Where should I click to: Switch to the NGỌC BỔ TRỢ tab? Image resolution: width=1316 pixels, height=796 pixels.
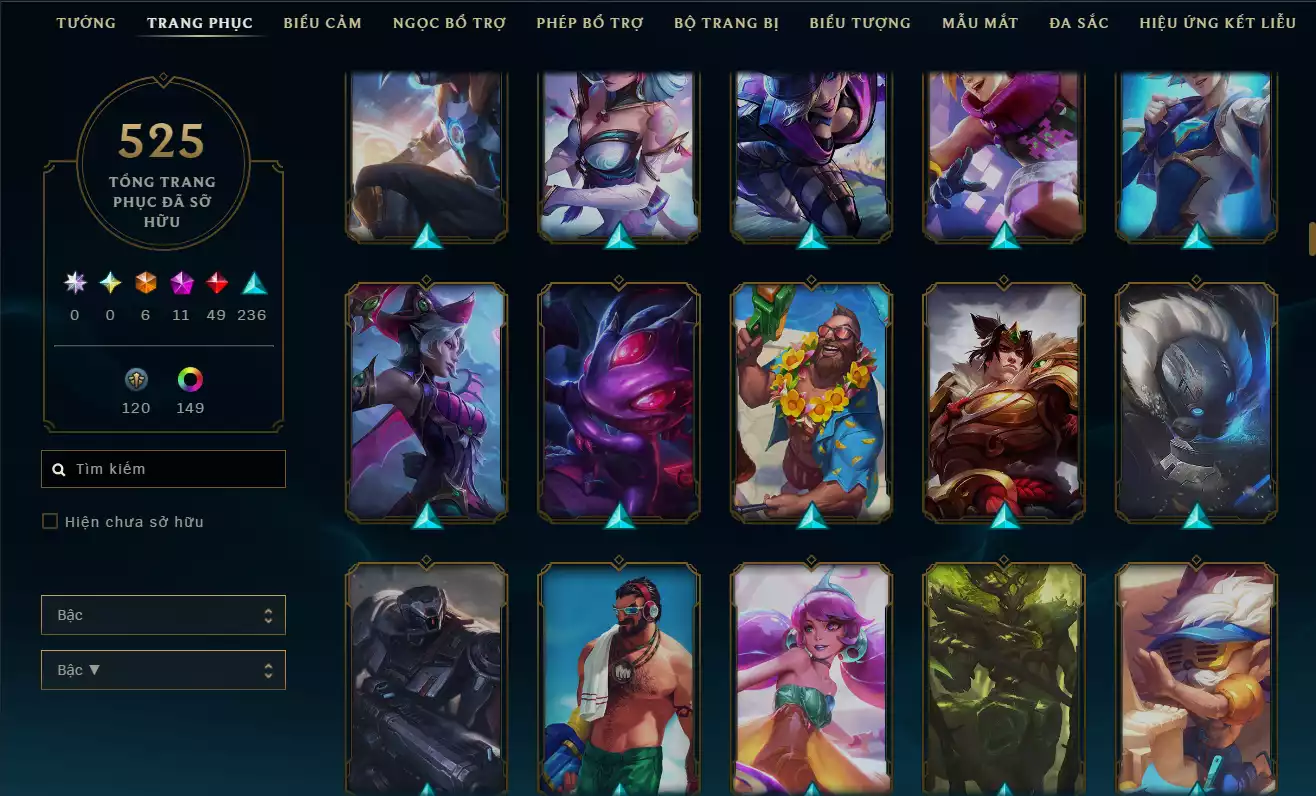(x=448, y=22)
